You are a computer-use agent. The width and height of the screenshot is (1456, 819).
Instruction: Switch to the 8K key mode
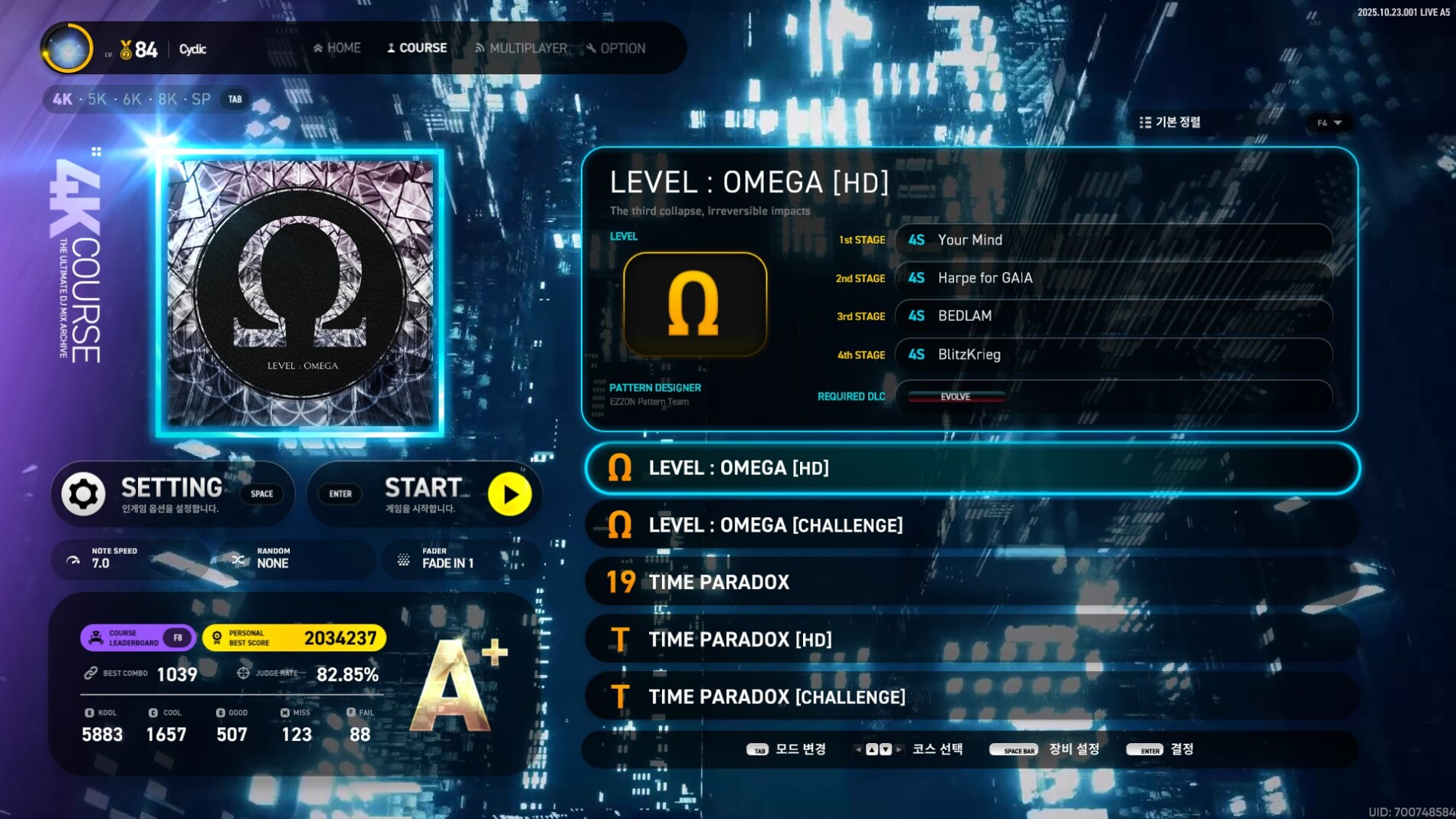[x=167, y=100]
